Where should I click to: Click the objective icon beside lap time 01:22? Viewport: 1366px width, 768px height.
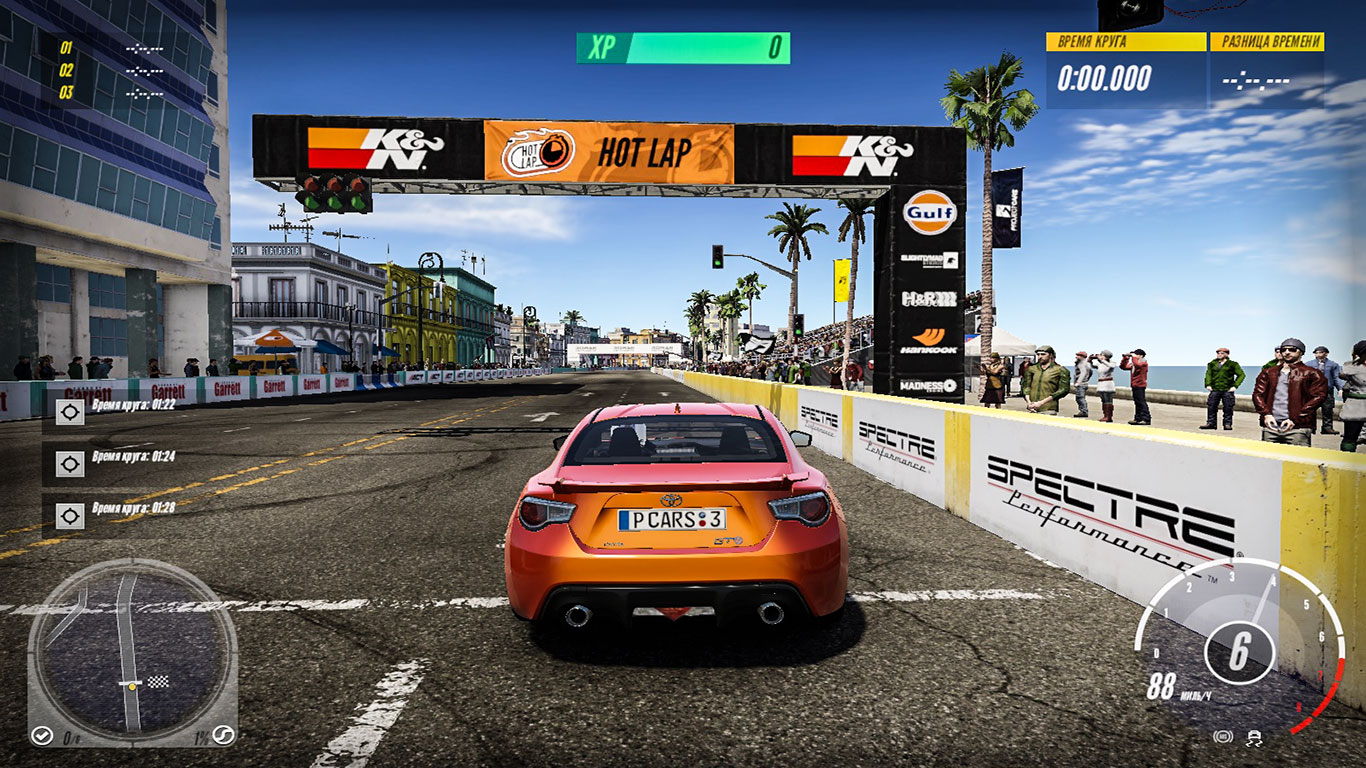[x=70, y=409]
